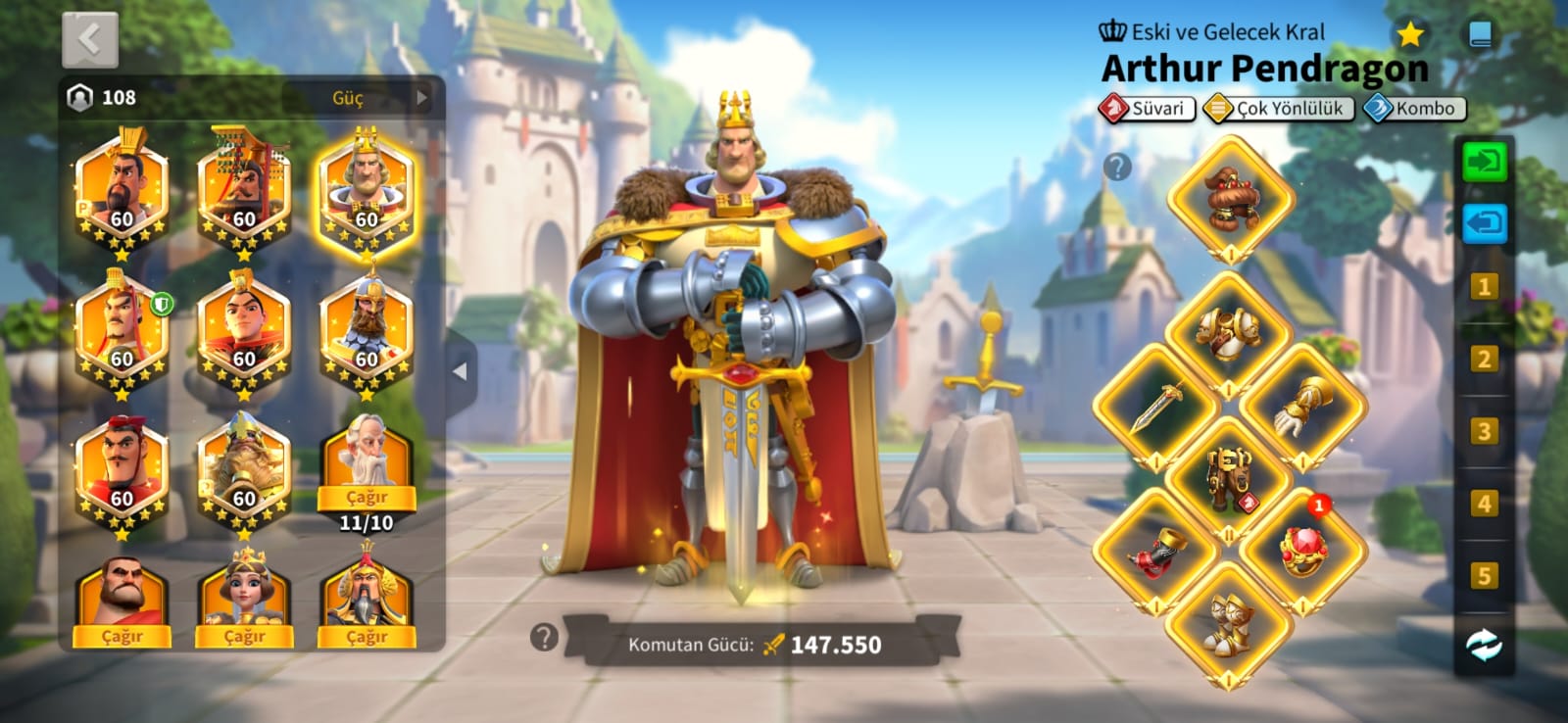
Task: Open the red gem ring accessory slot
Action: click(x=1303, y=551)
